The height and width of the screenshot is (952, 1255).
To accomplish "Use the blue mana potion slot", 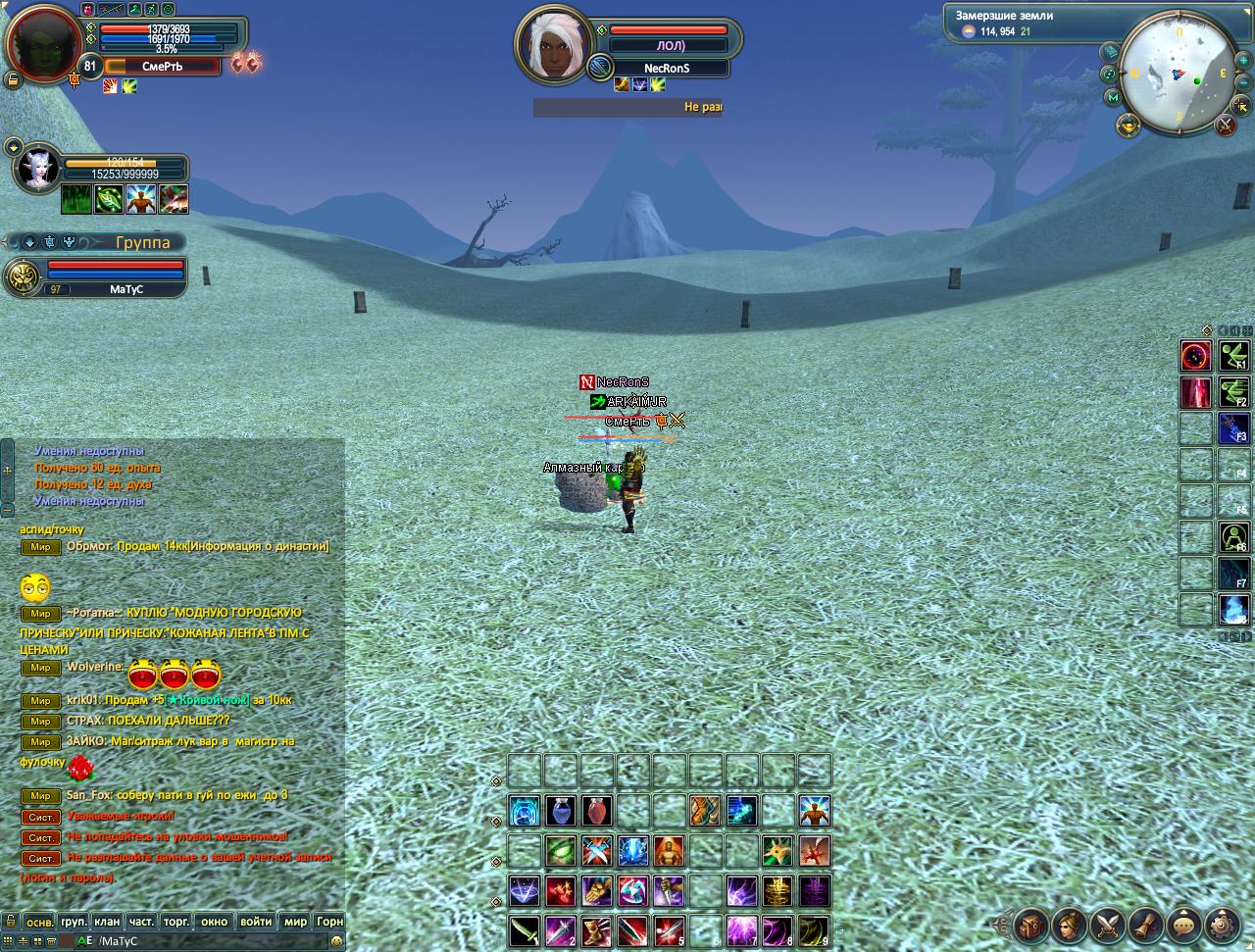I will pos(561,812).
